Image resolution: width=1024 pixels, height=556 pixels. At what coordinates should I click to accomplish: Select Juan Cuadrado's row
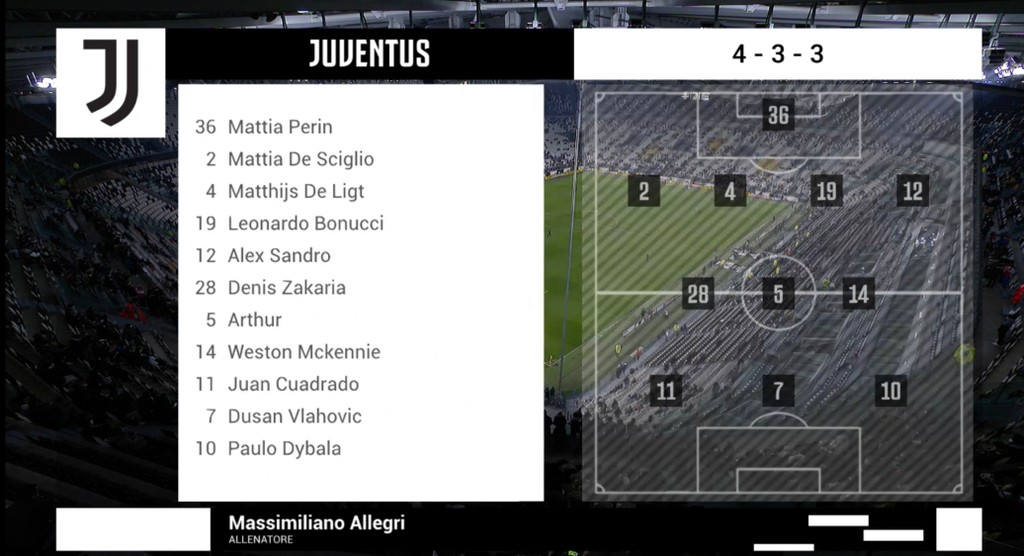[293, 383]
